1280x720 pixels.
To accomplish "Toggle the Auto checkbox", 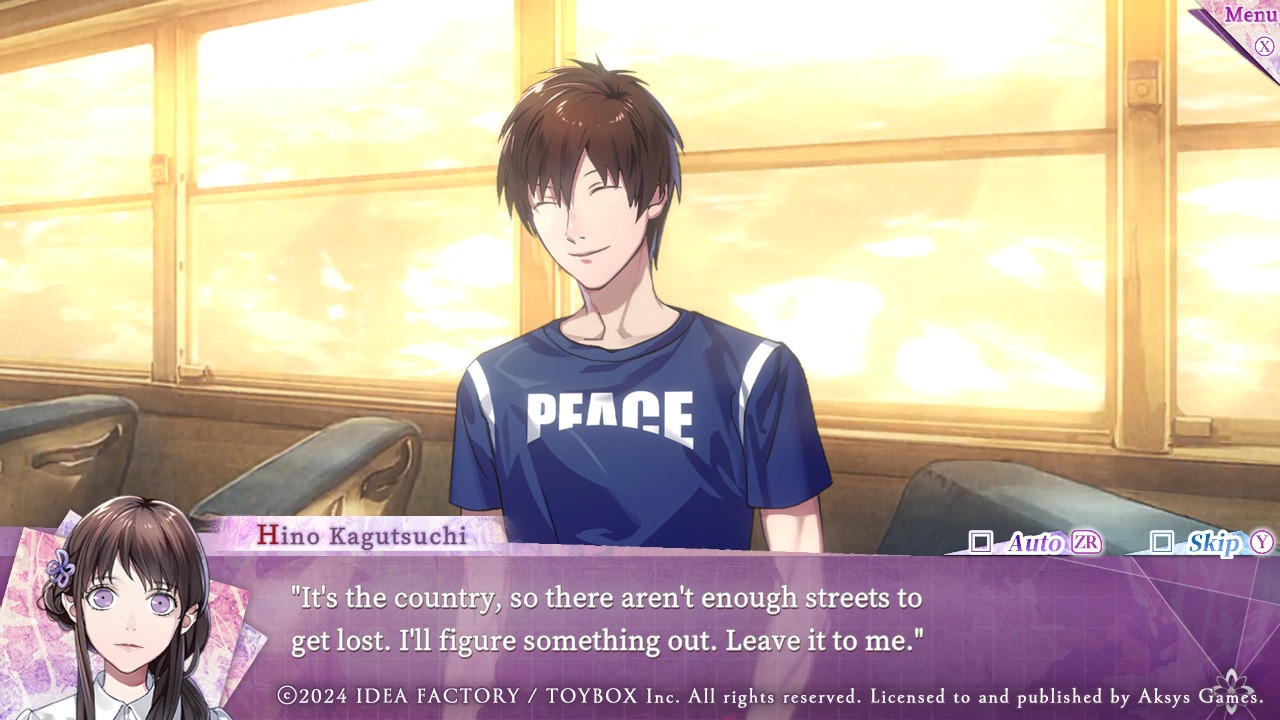I will 981,542.
